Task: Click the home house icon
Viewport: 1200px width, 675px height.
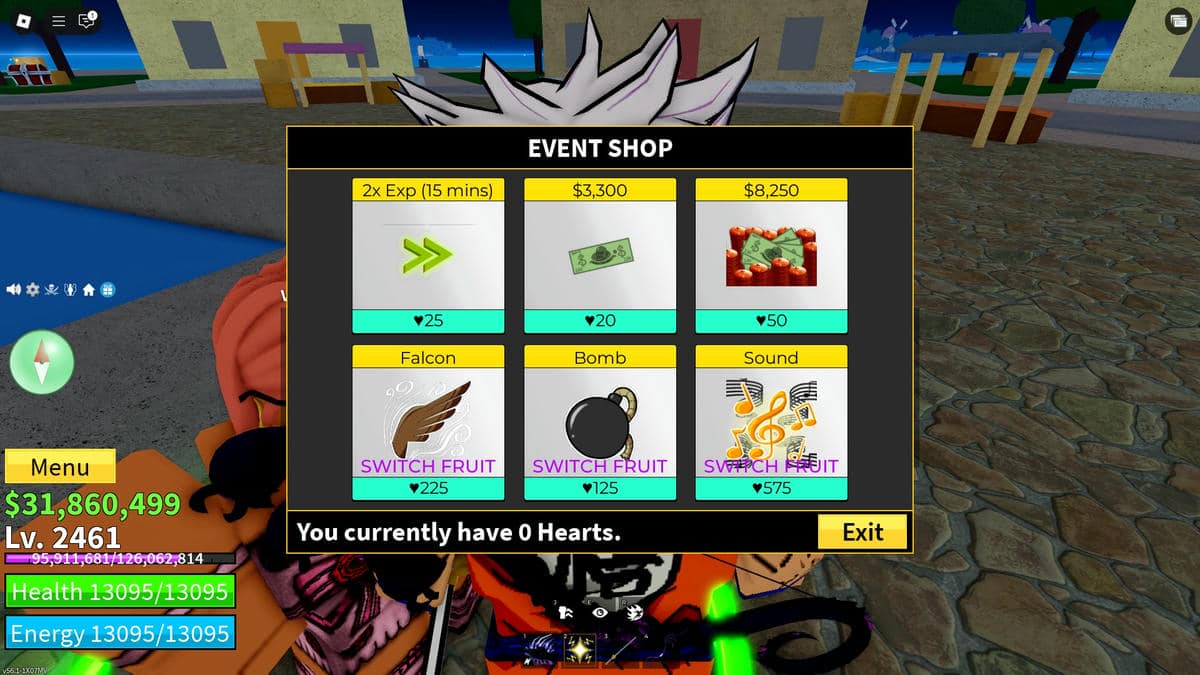Action: pyautogui.click(x=88, y=290)
